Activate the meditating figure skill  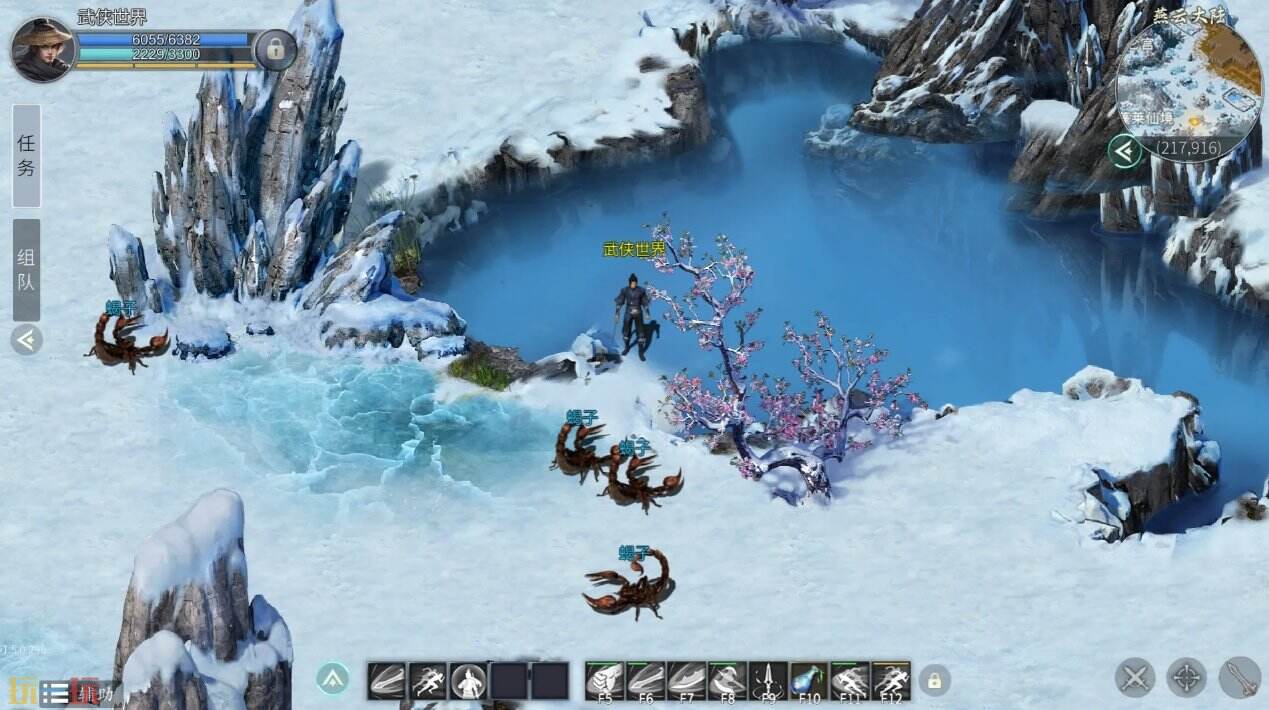(468, 681)
